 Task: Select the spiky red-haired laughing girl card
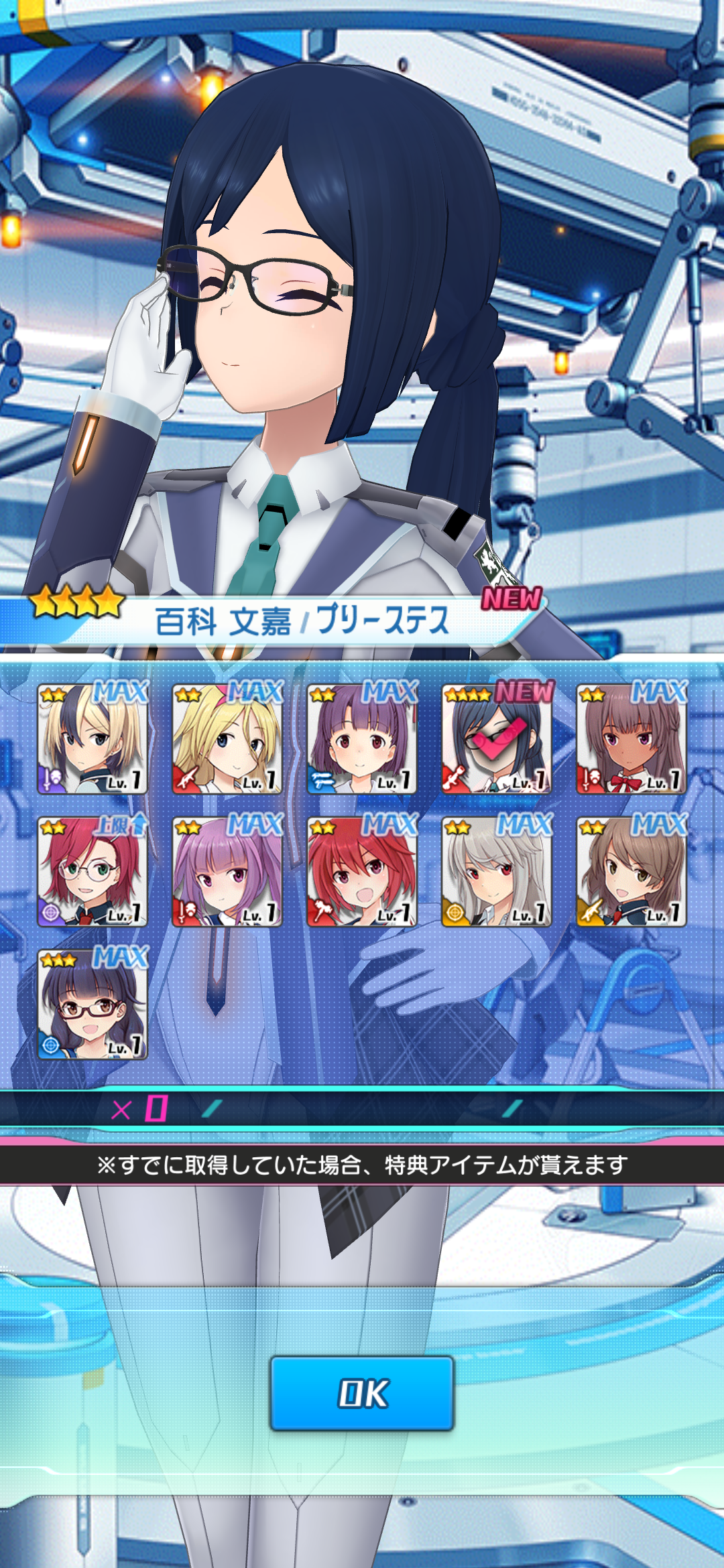[x=362, y=872]
